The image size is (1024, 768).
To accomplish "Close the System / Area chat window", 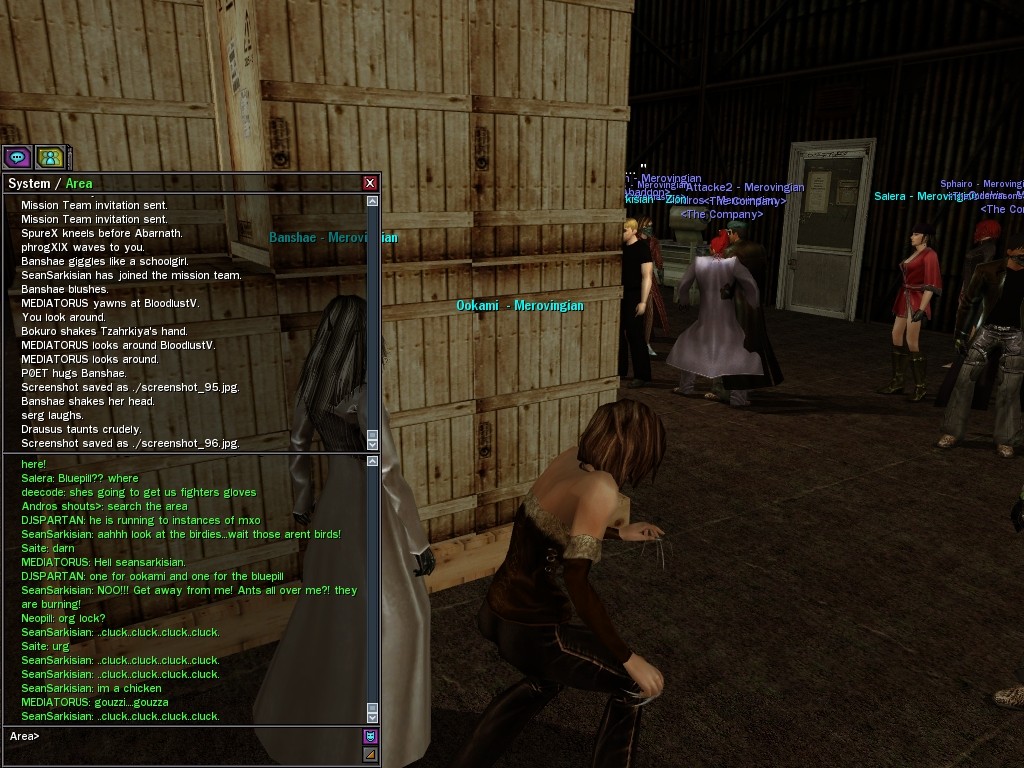I will pos(370,183).
